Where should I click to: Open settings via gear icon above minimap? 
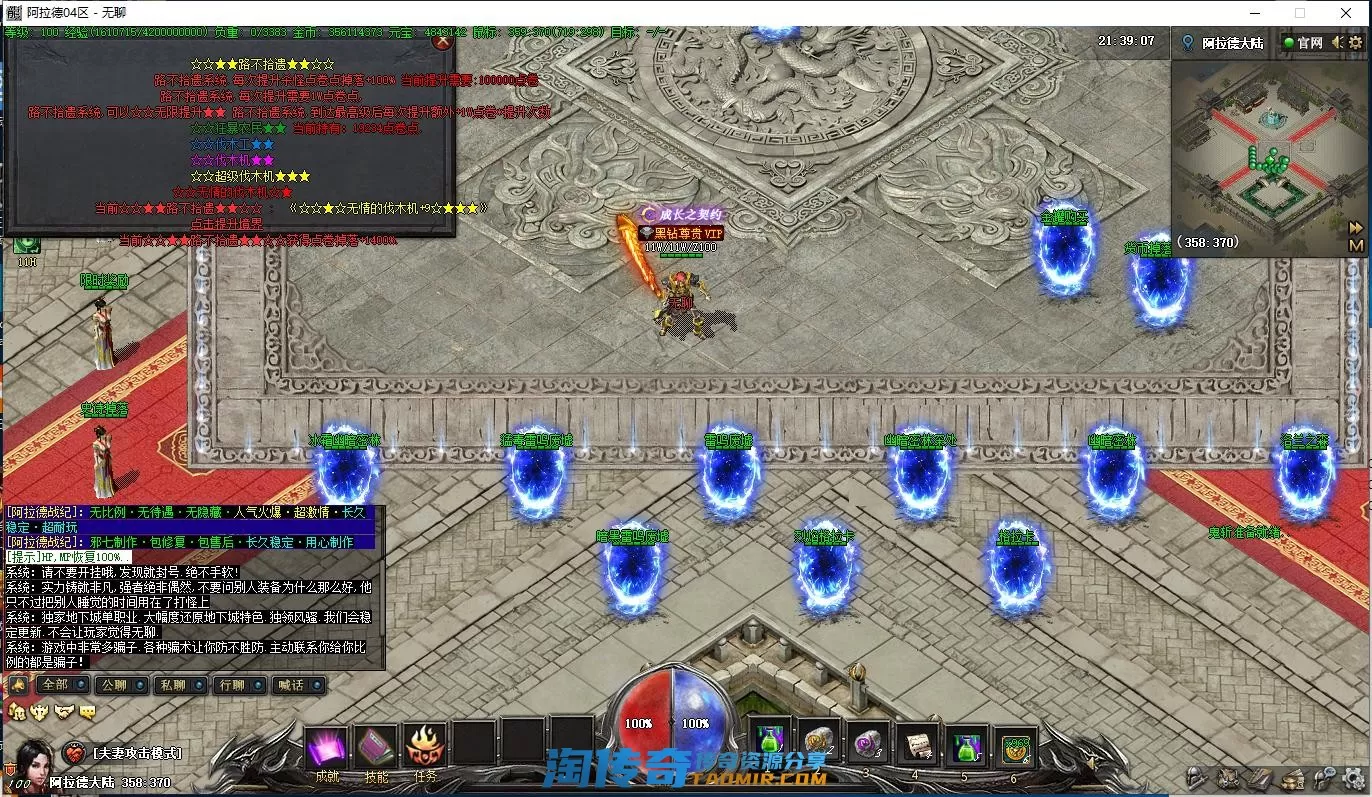1357,42
